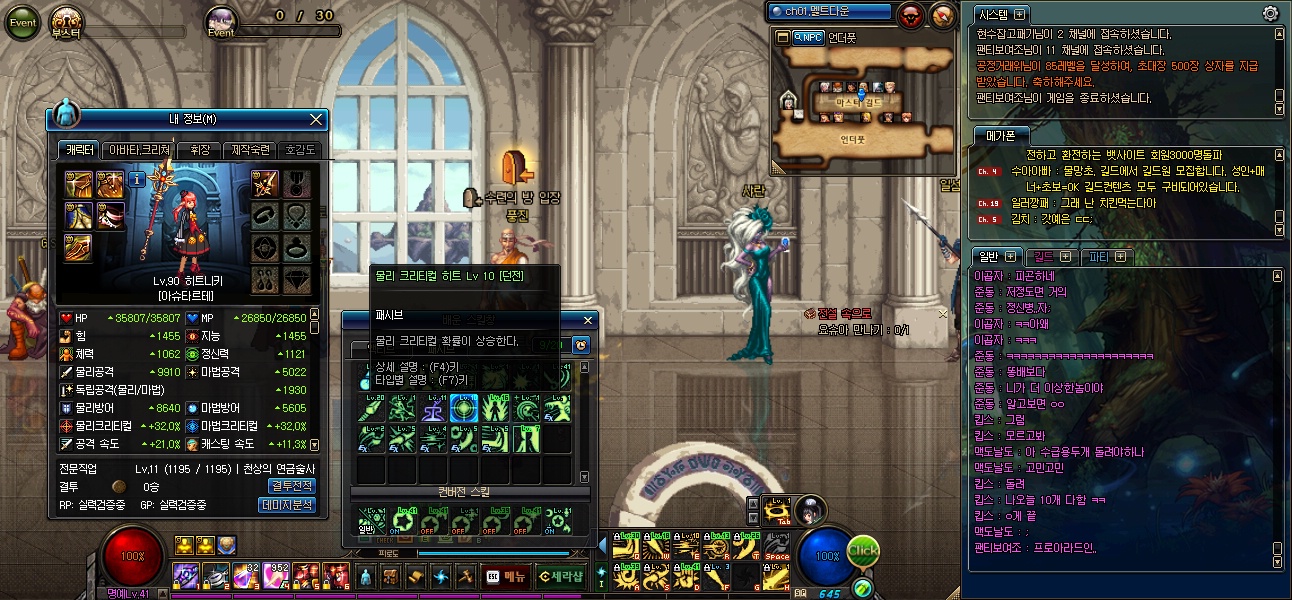Open the 세라샵 cash shop
Image resolution: width=1292 pixels, height=600 pixels.
pos(560,575)
